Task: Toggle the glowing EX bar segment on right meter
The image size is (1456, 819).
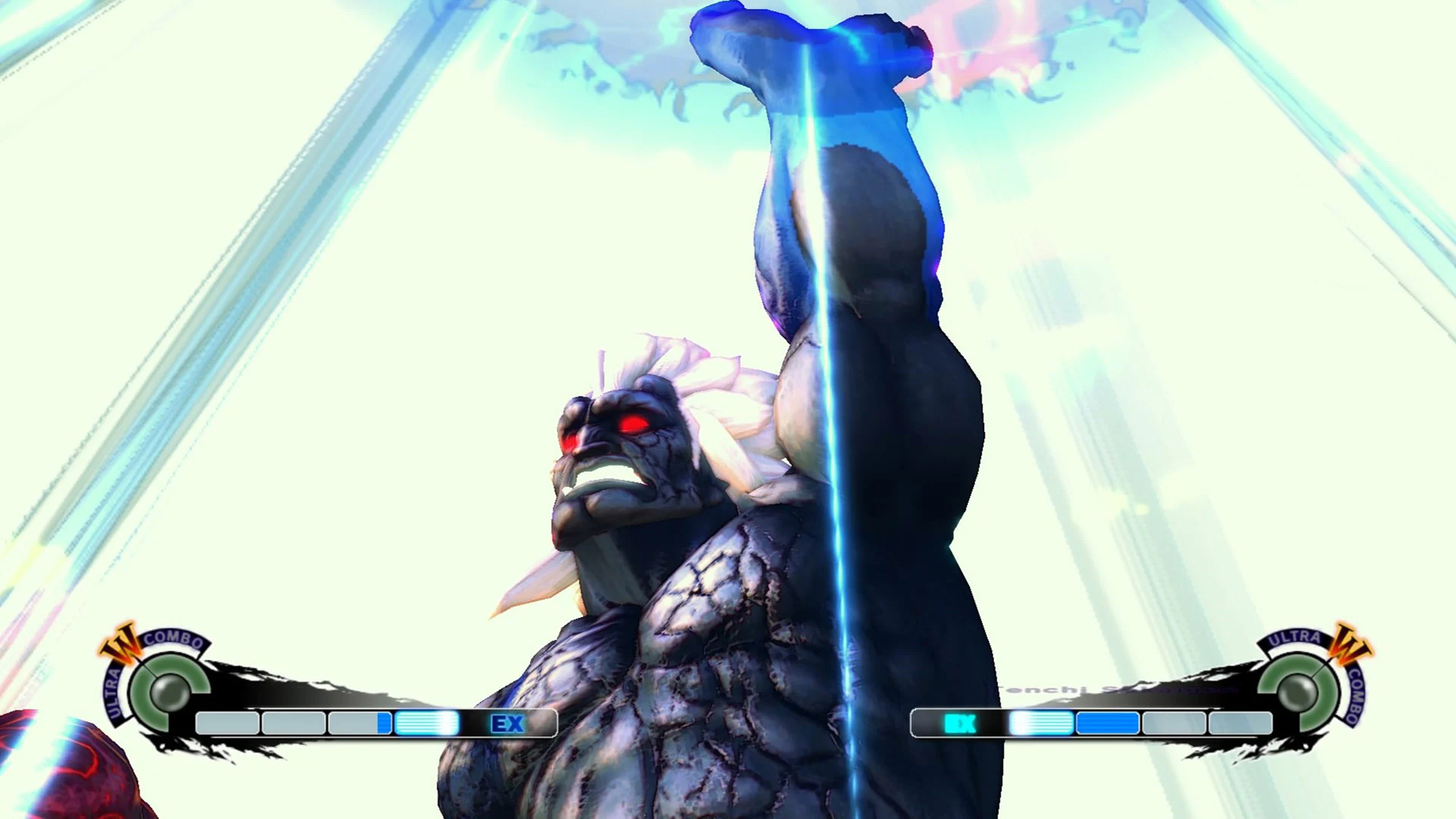Action: (x=1041, y=722)
